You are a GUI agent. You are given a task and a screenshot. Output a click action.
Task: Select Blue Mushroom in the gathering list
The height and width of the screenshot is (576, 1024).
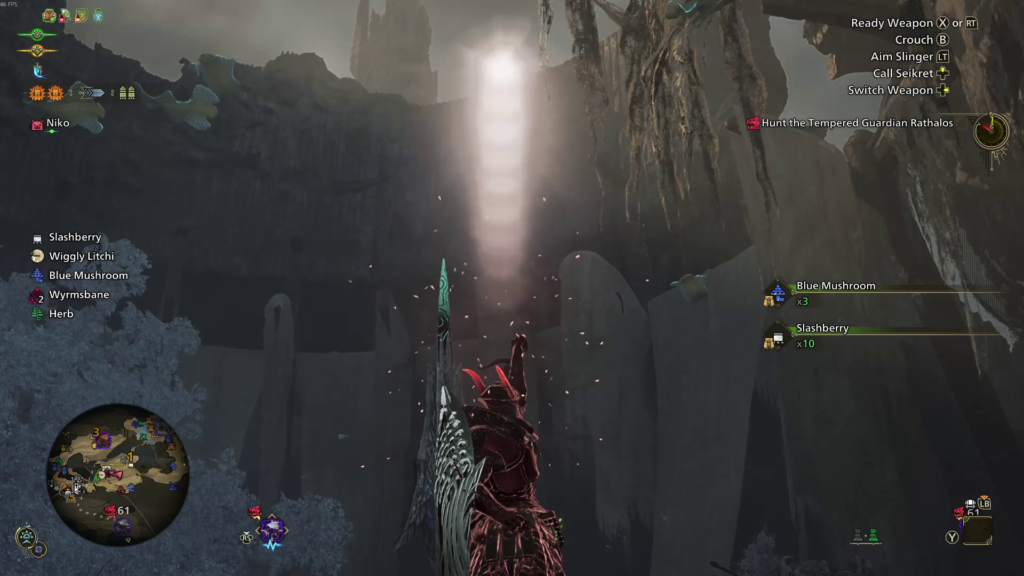pos(88,275)
